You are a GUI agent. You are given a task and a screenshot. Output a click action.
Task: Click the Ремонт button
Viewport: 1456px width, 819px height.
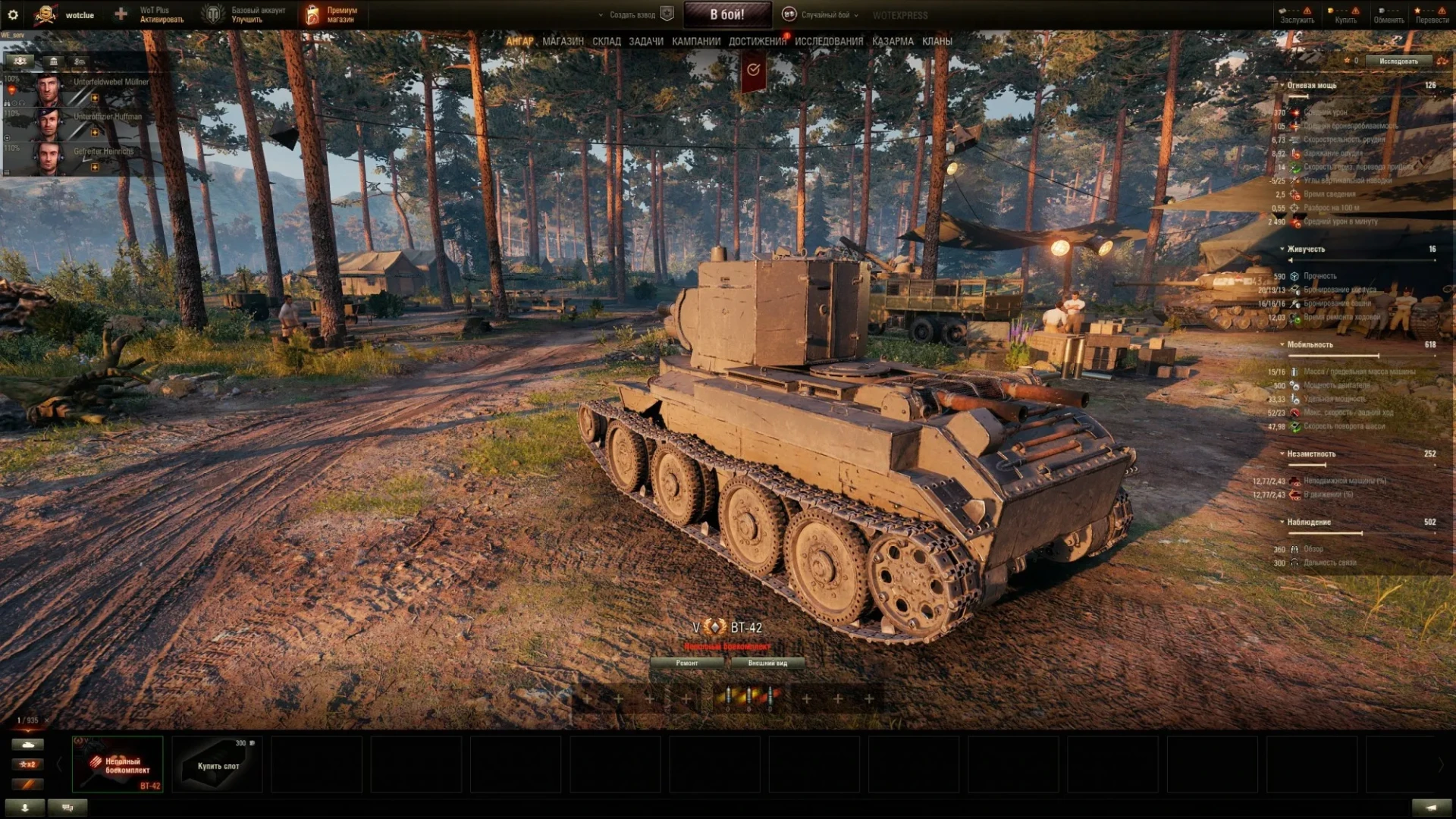point(687,664)
